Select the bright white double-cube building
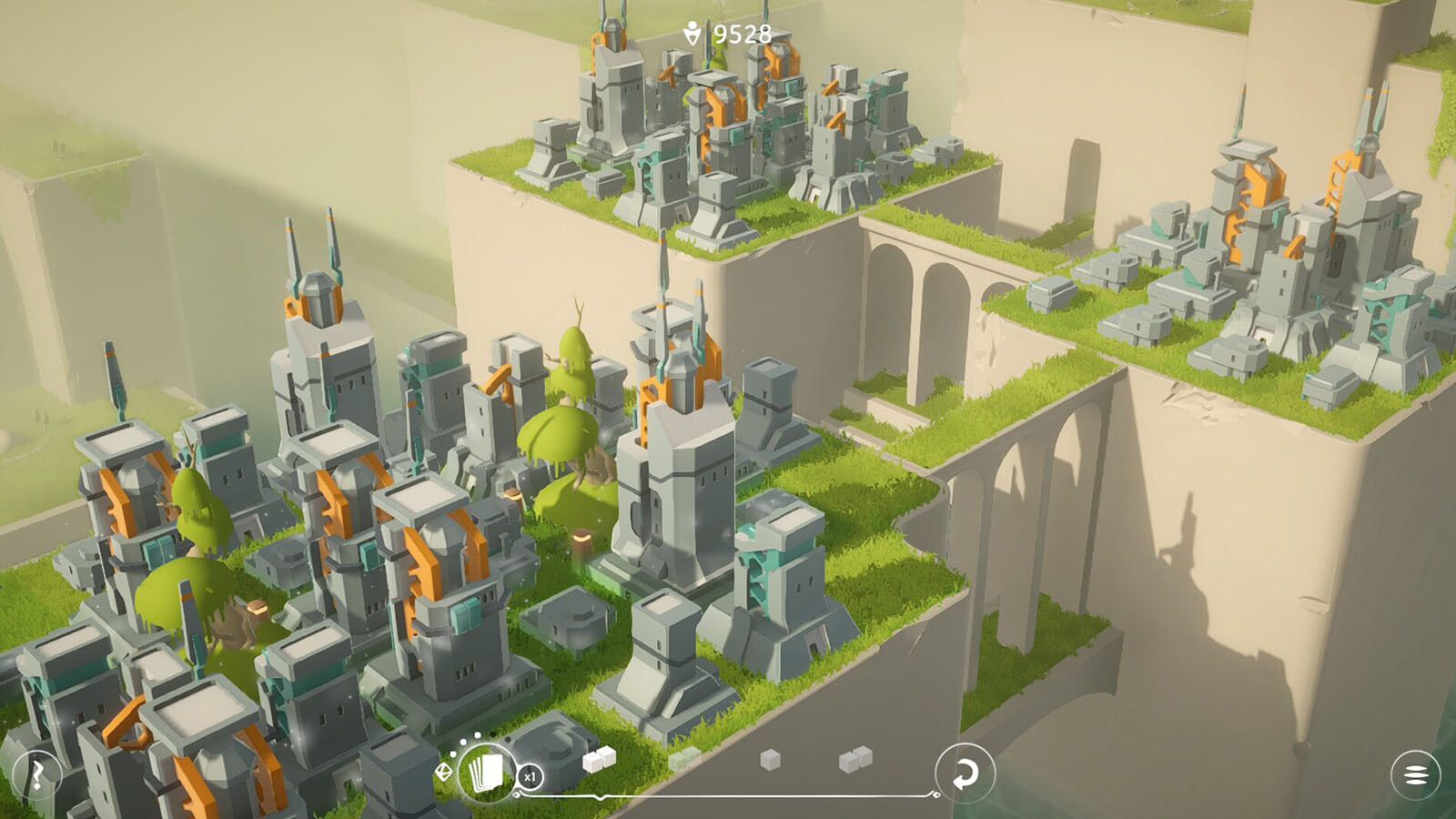Image resolution: width=1456 pixels, height=819 pixels. (598, 760)
